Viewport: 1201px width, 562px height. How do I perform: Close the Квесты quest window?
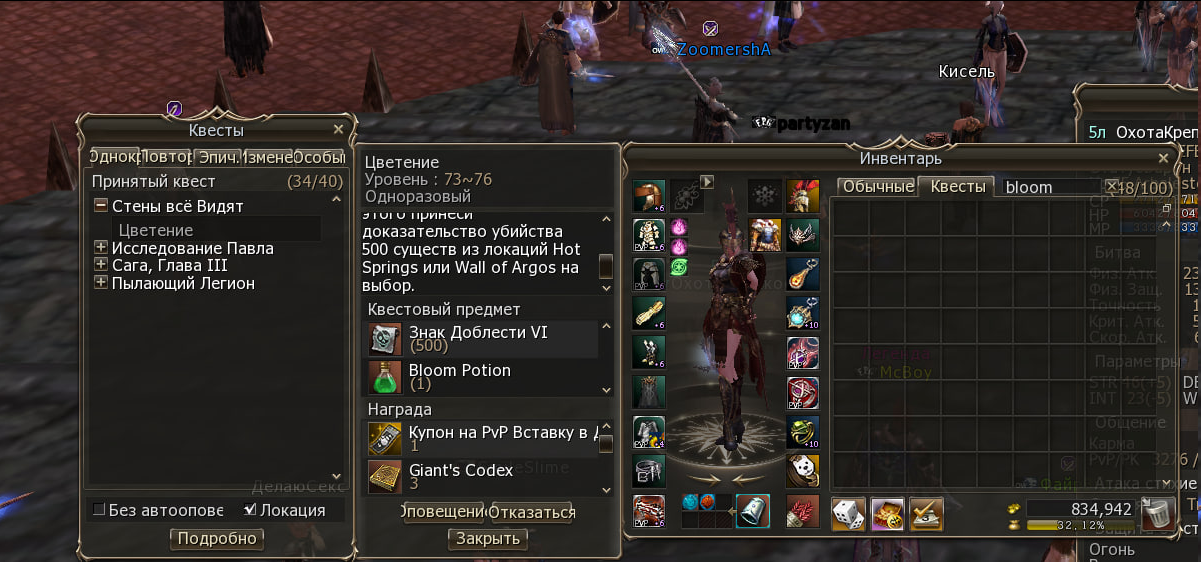coord(338,130)
